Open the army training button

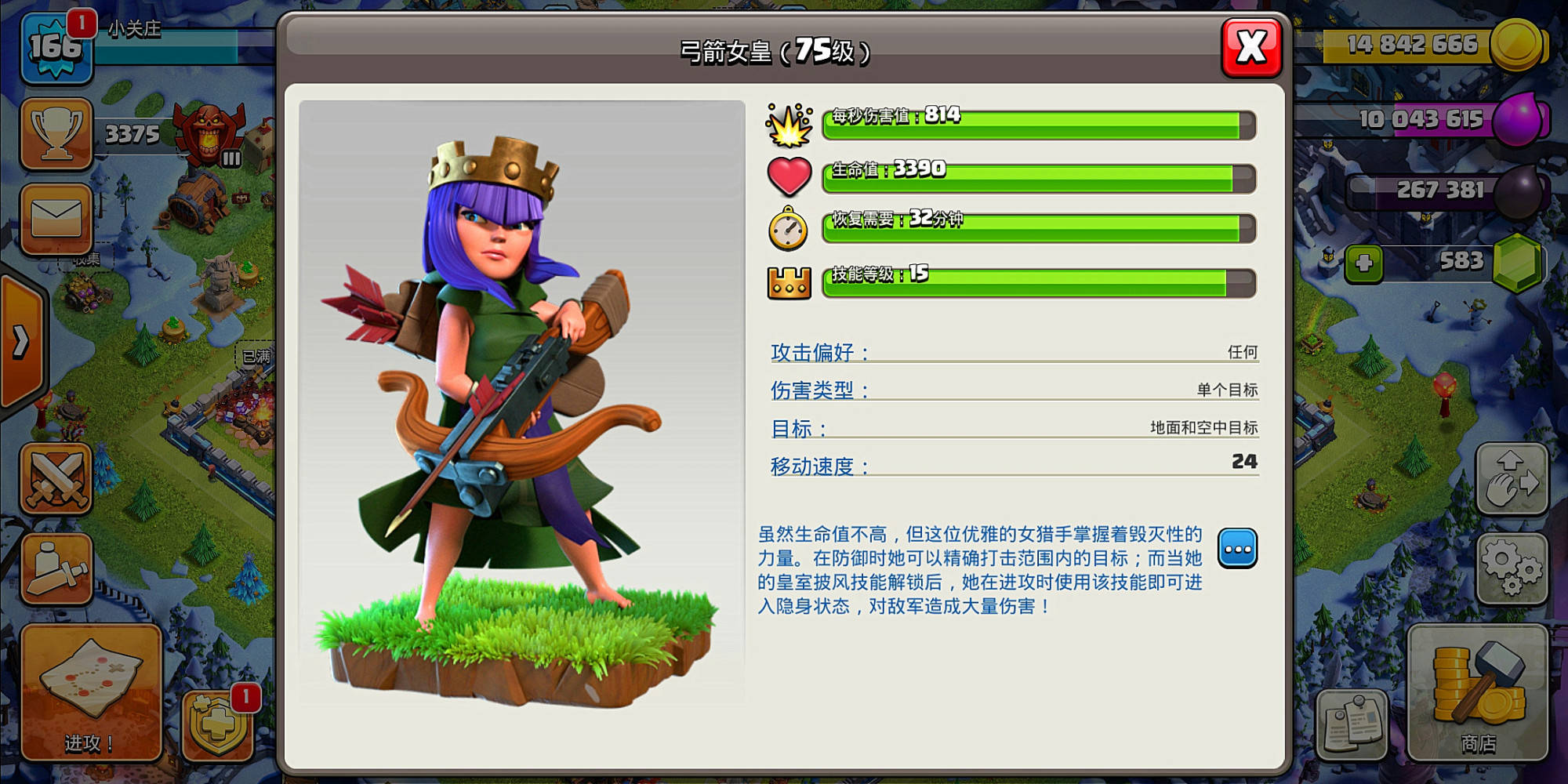pyautogui.click(x=56, y=568)
